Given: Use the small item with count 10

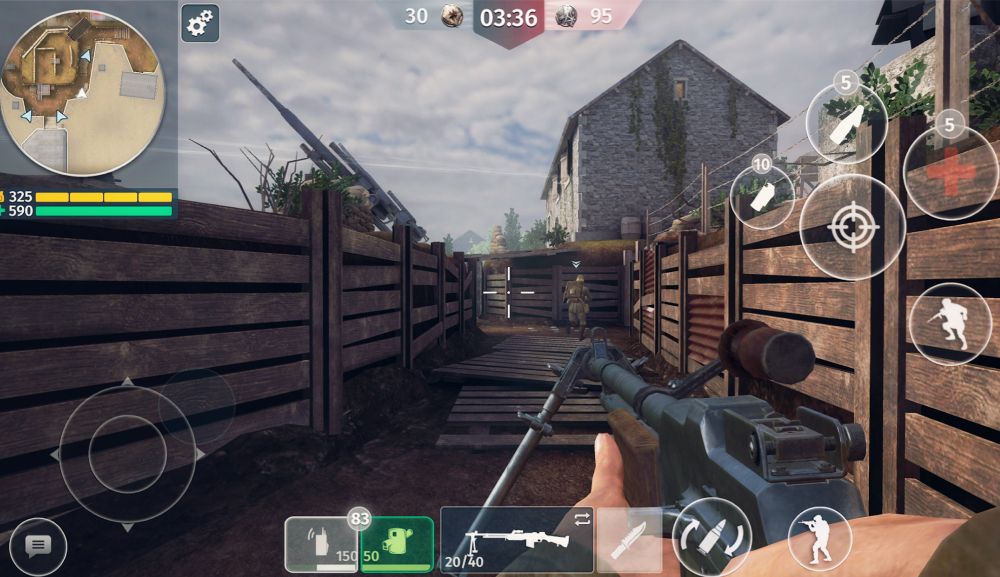Looking at the screenshot, I should [762, 196].
